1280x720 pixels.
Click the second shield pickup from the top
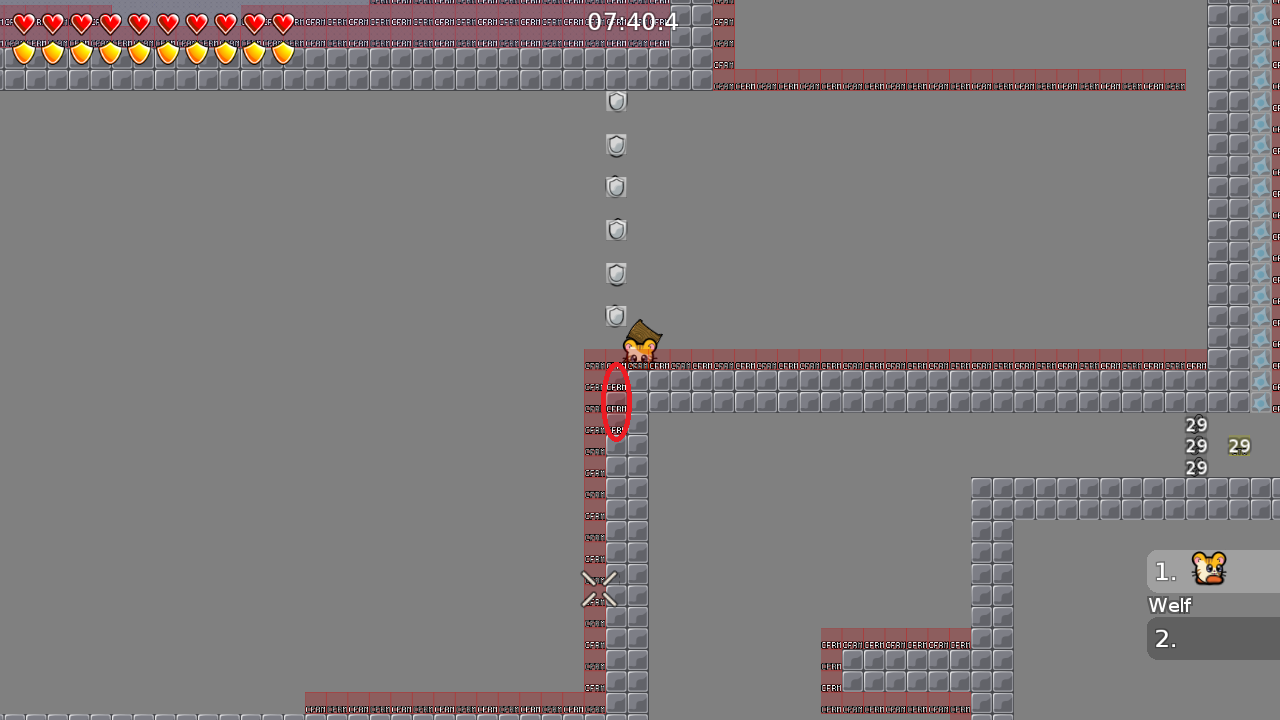click(615, 145)
